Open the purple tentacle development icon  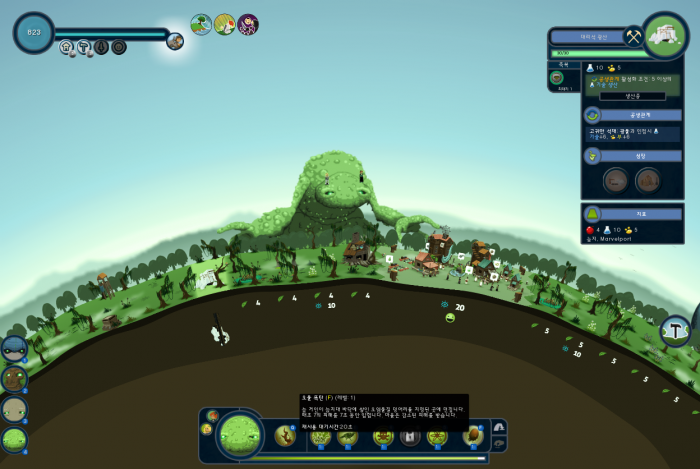pyautogui.click(x=247, y=24)
